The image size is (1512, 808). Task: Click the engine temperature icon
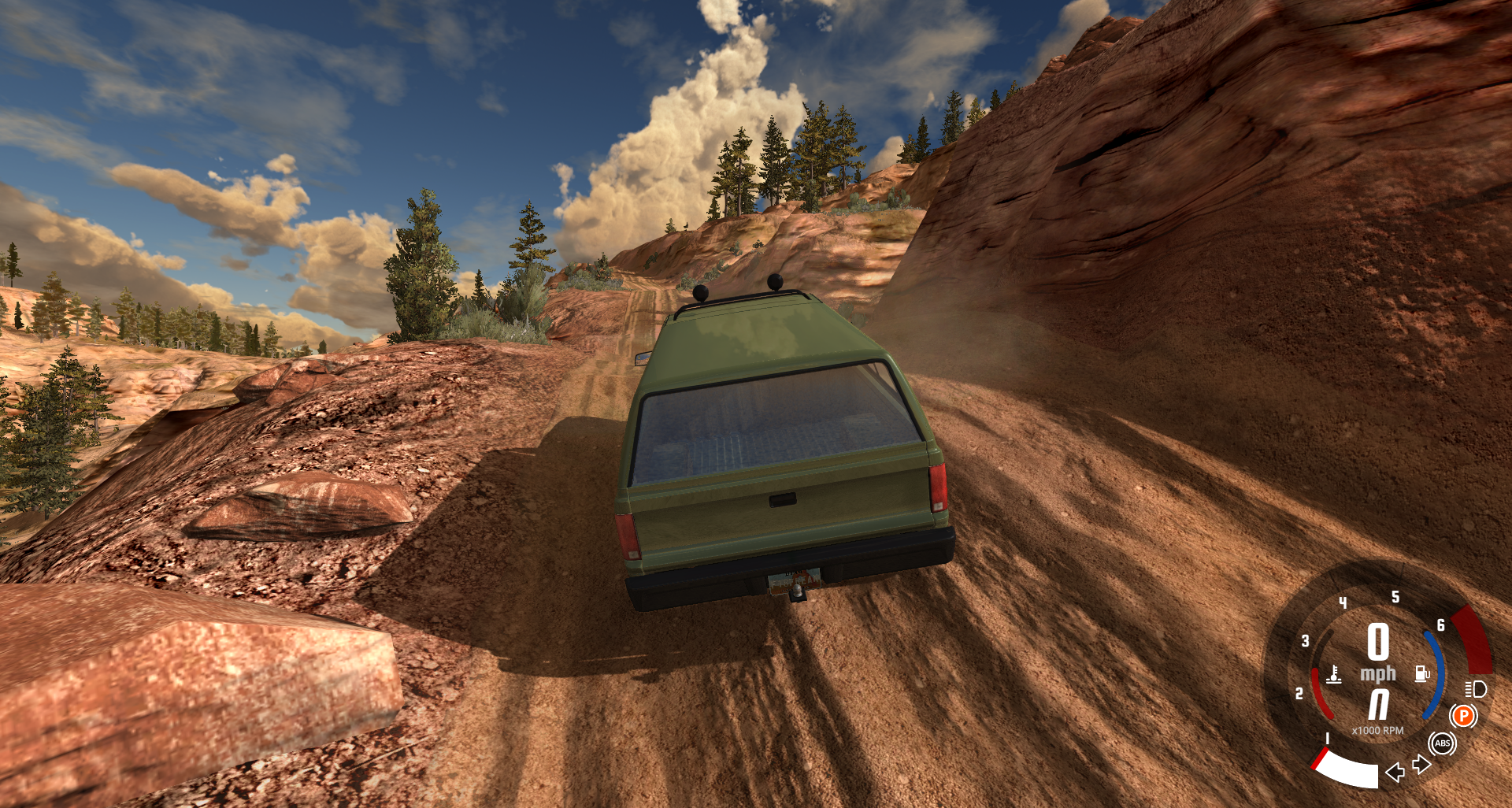1334,675
